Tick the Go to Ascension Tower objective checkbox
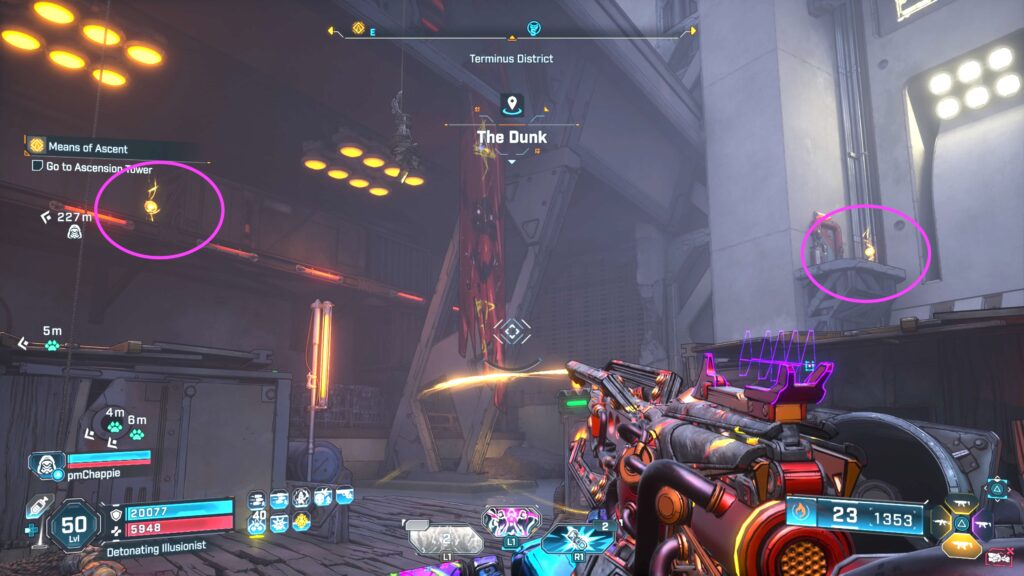 tap(37, 167)
